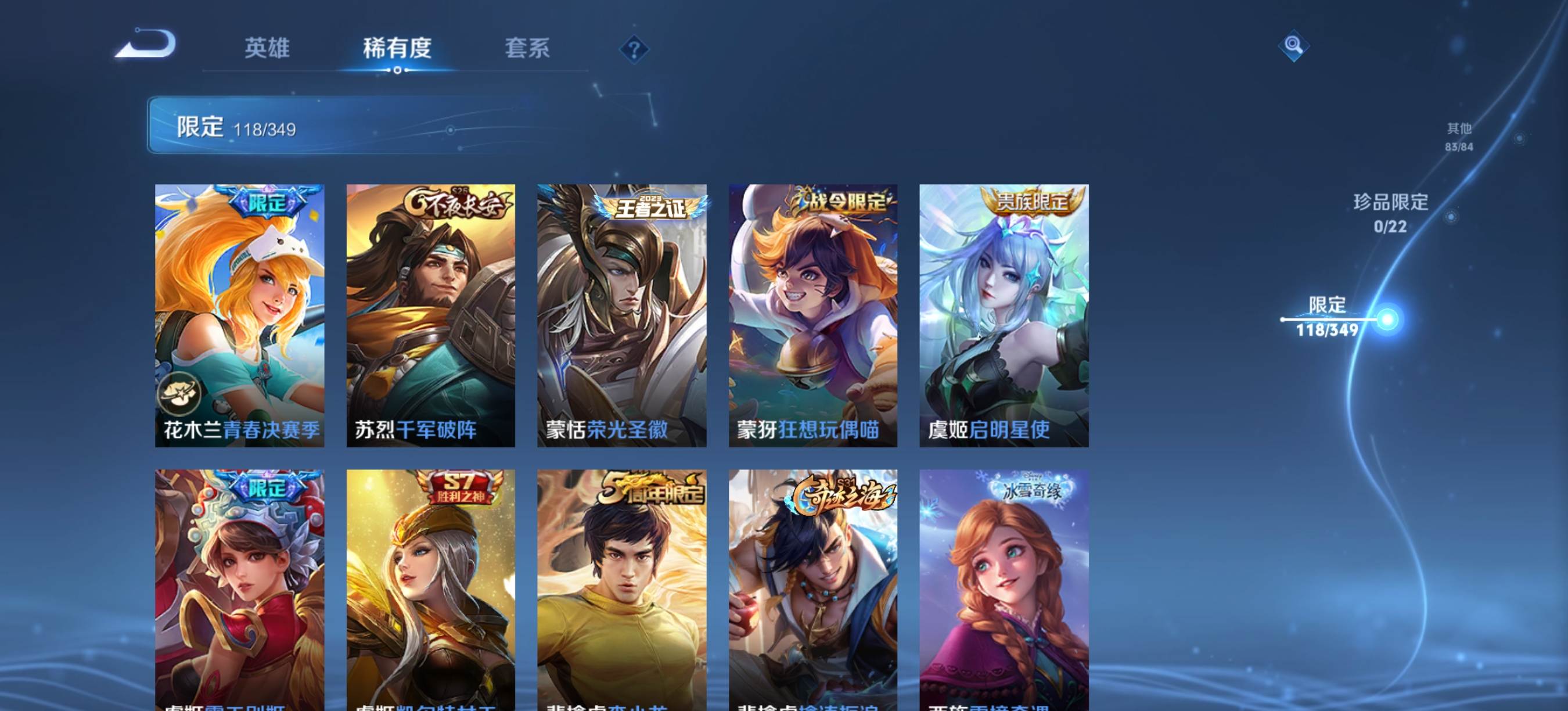1568x711 pixels.
Task: View the 蒙恬 荣光圣徽 skin card
Action: click(621, 315)
